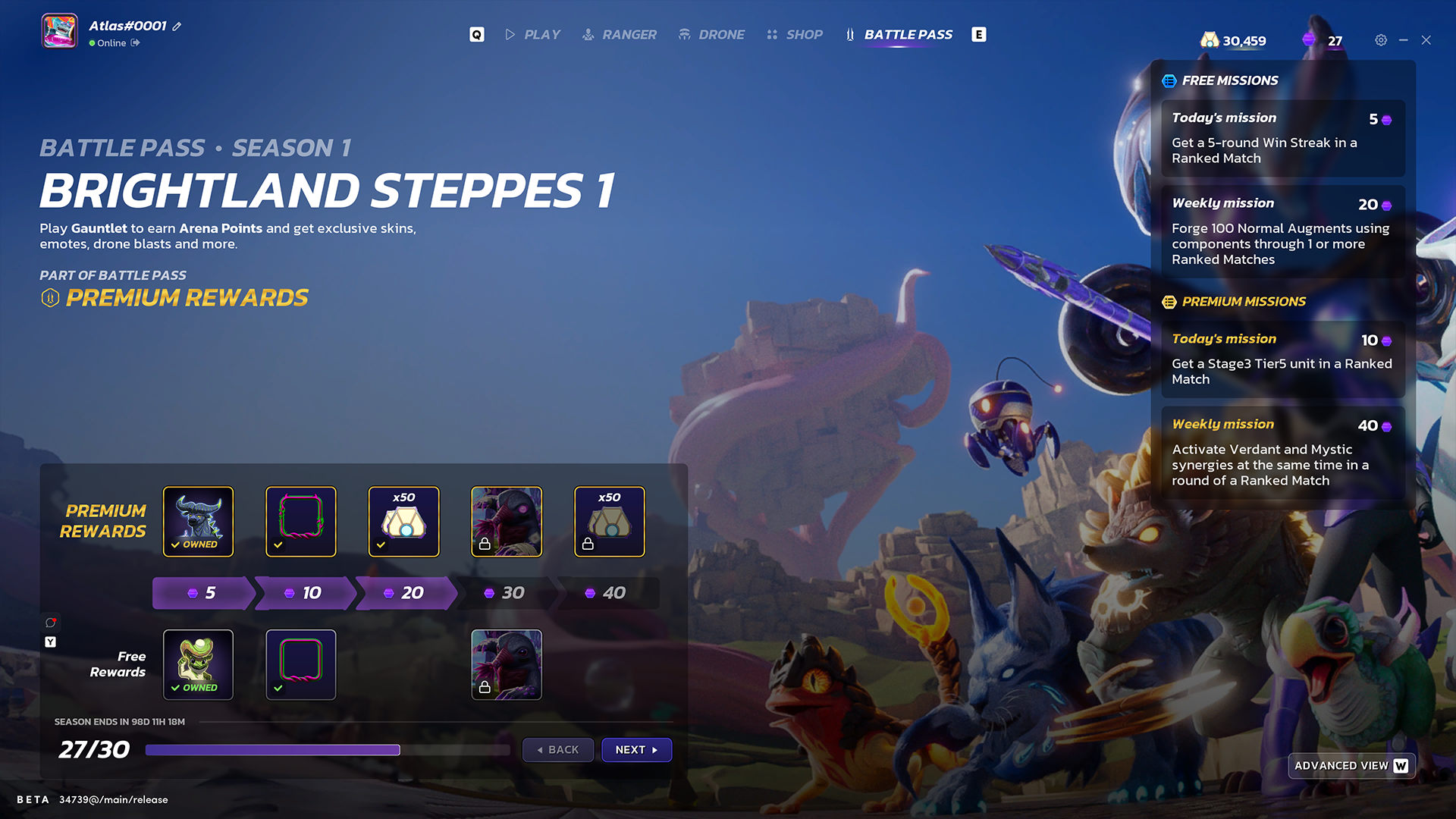The image size is (1456, 819).
Task: Switch to the Play tab
Action: click(533, 35)
